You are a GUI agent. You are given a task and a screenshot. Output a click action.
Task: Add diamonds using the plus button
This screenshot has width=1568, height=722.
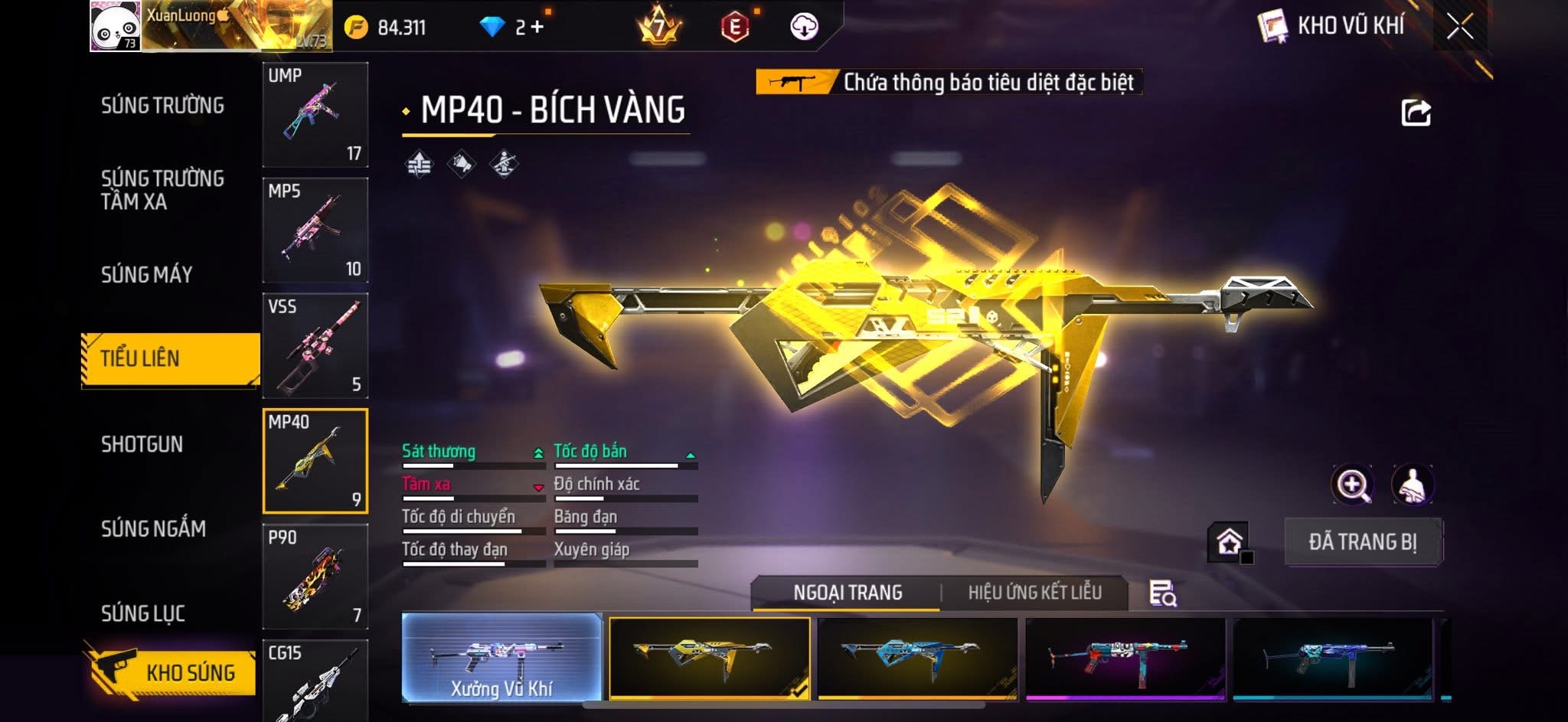(x=537, y=28)
